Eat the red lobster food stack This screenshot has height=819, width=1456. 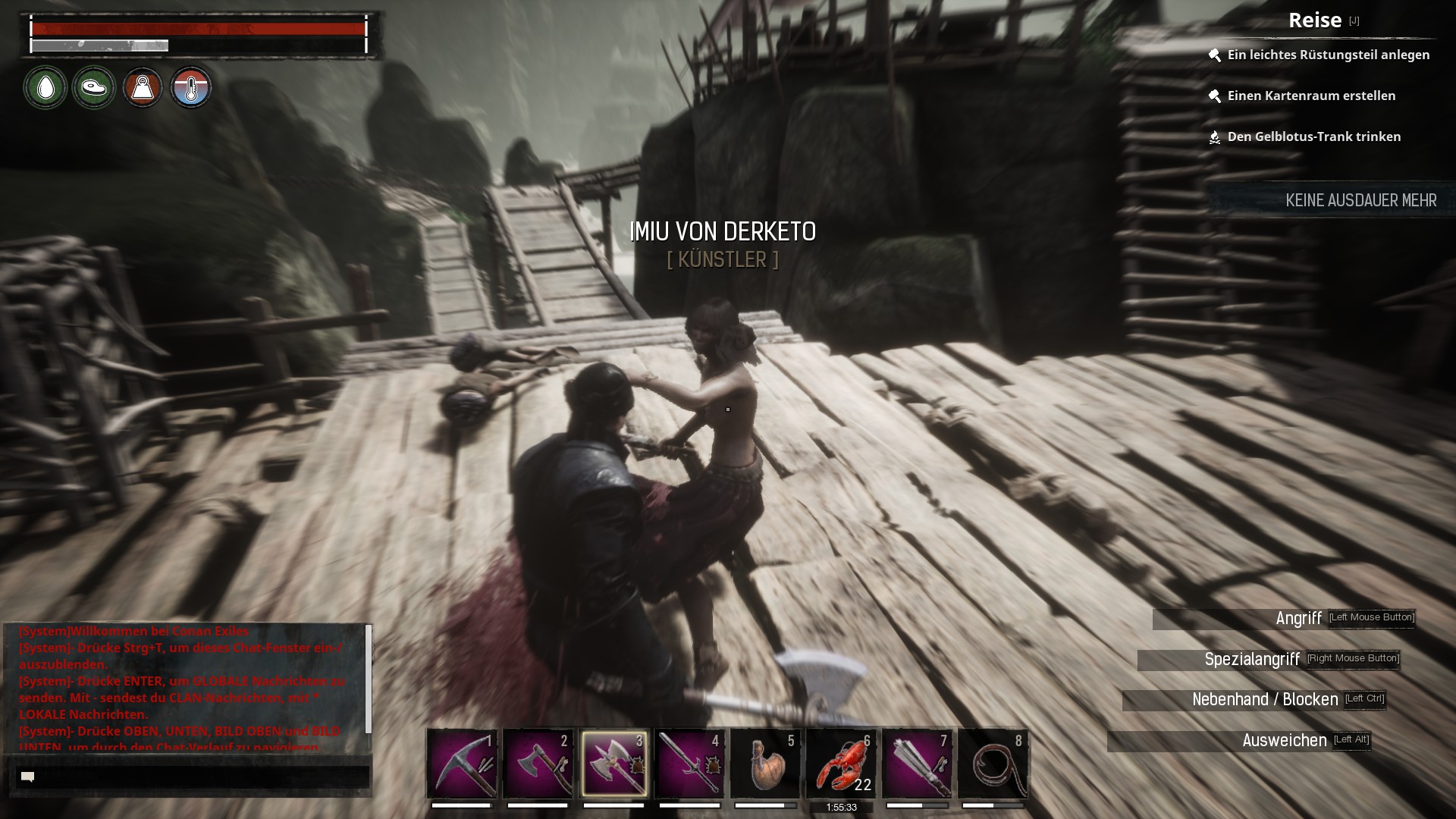point(841,763)
